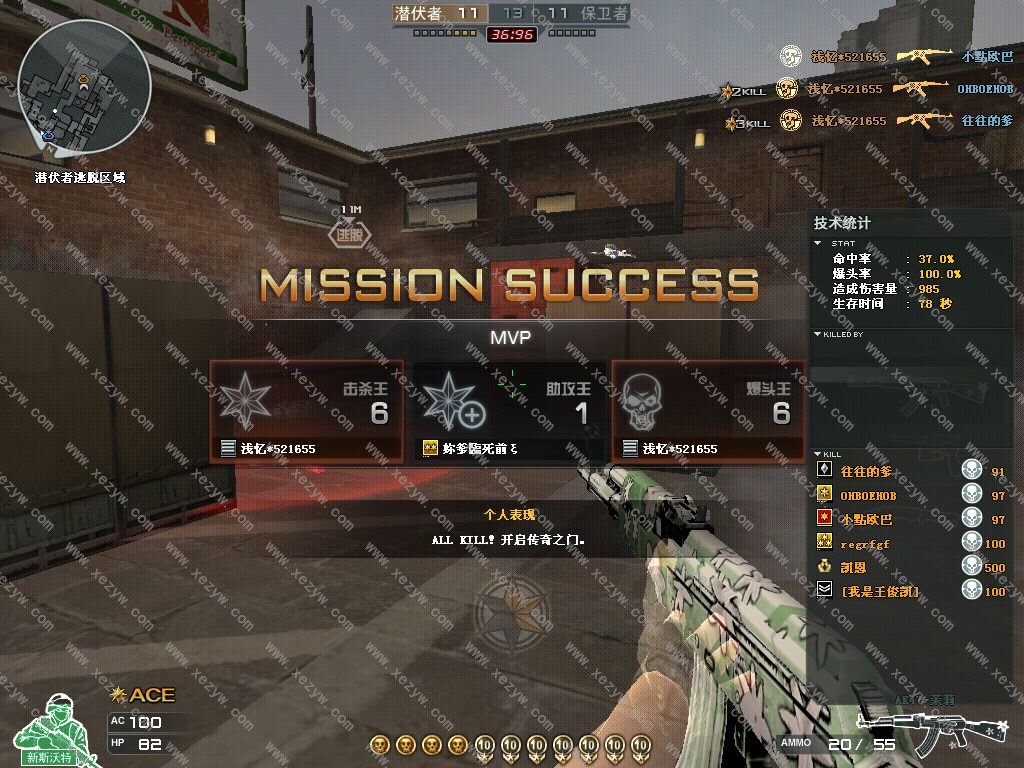Choose the regrfgf row in the KILL list
This screenshot has width=1024, height=768.
point(864,543)
